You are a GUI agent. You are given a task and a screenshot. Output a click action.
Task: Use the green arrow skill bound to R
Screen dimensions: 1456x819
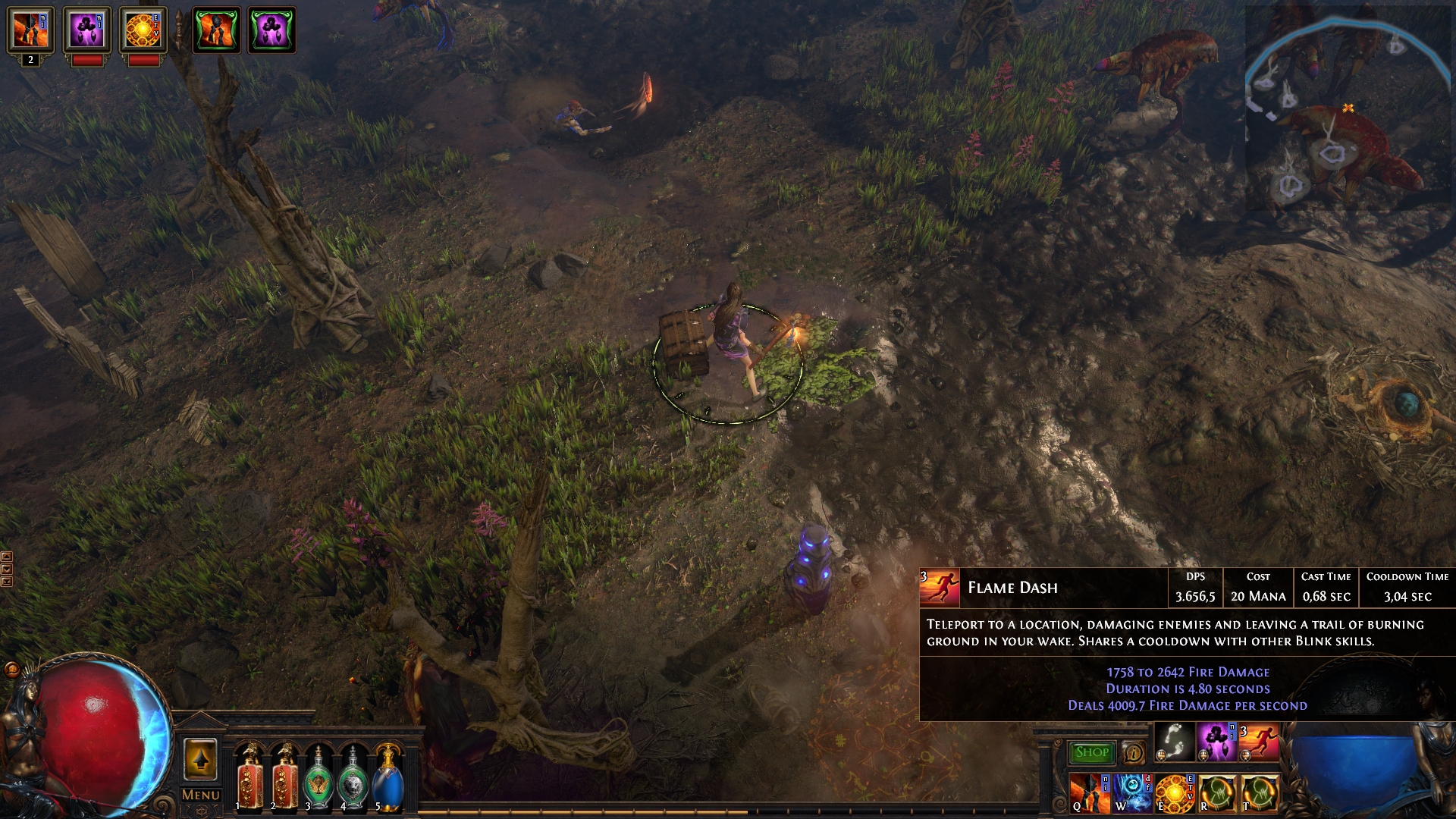click(1217, 795)
